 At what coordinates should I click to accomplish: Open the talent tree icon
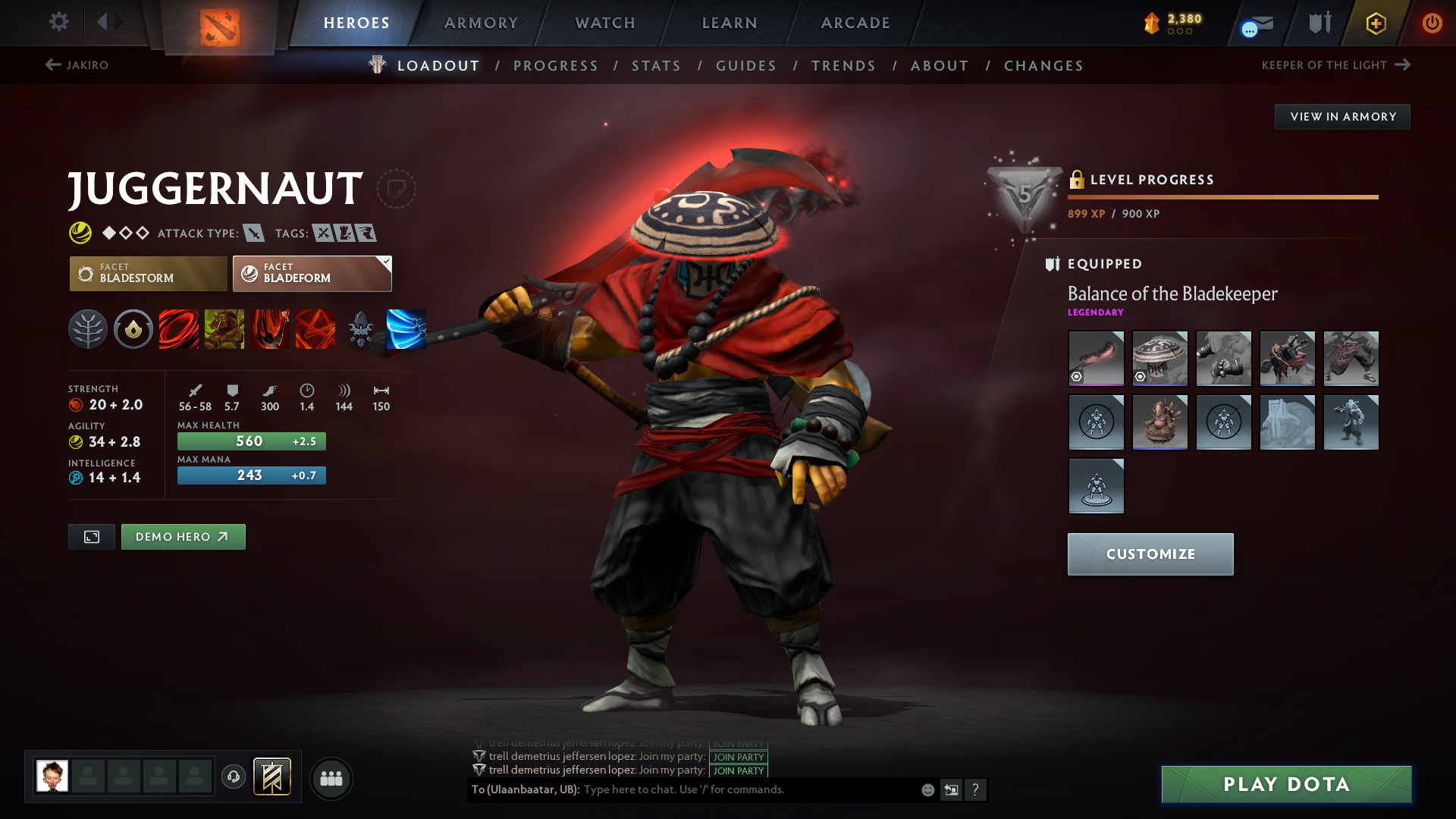click(88, 329)
